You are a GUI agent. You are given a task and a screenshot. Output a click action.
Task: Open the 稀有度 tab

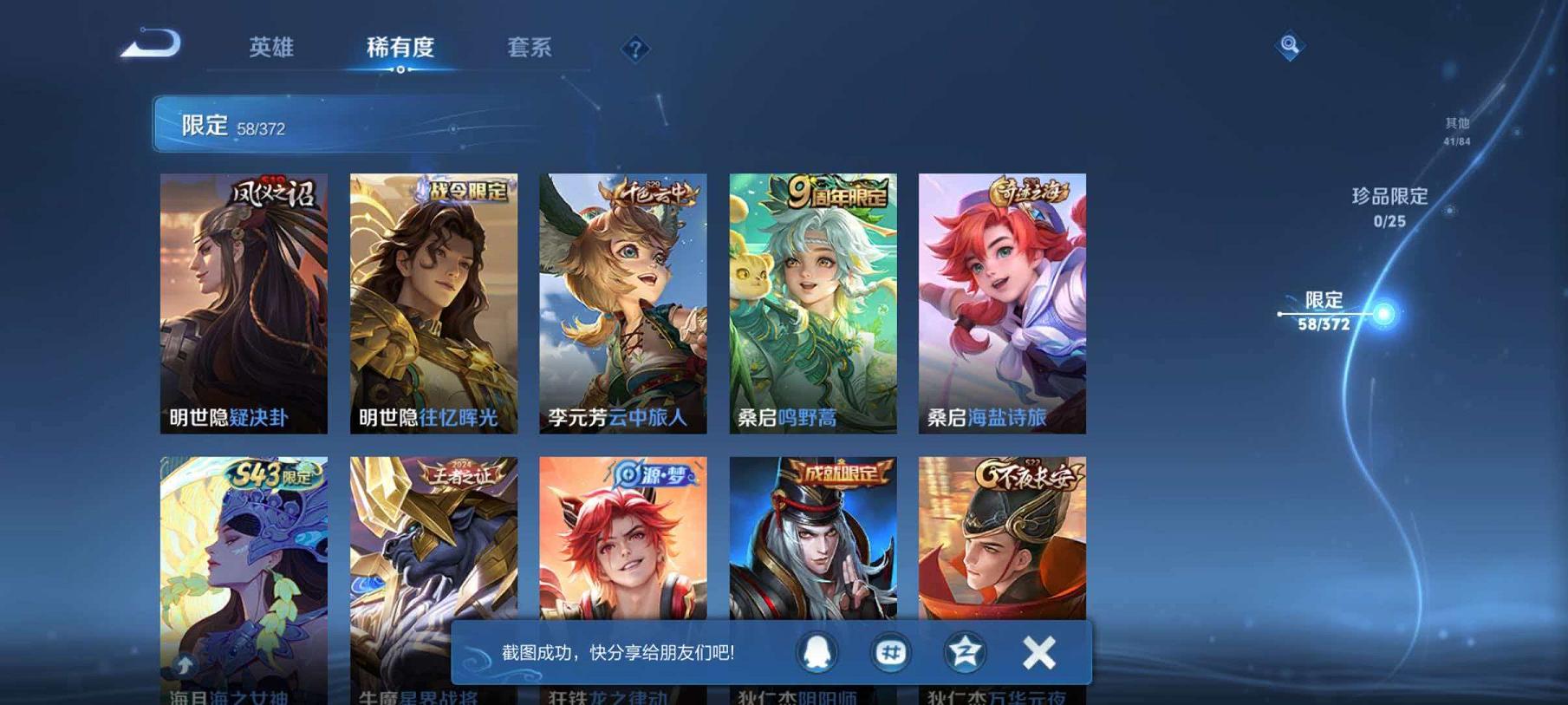point(401,49)
